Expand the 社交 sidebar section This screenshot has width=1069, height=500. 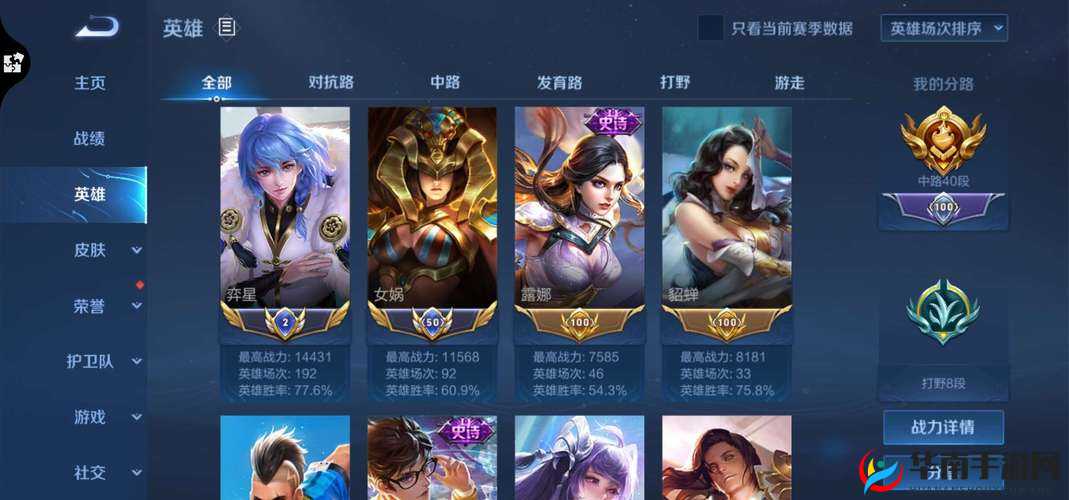coord(105,472)
